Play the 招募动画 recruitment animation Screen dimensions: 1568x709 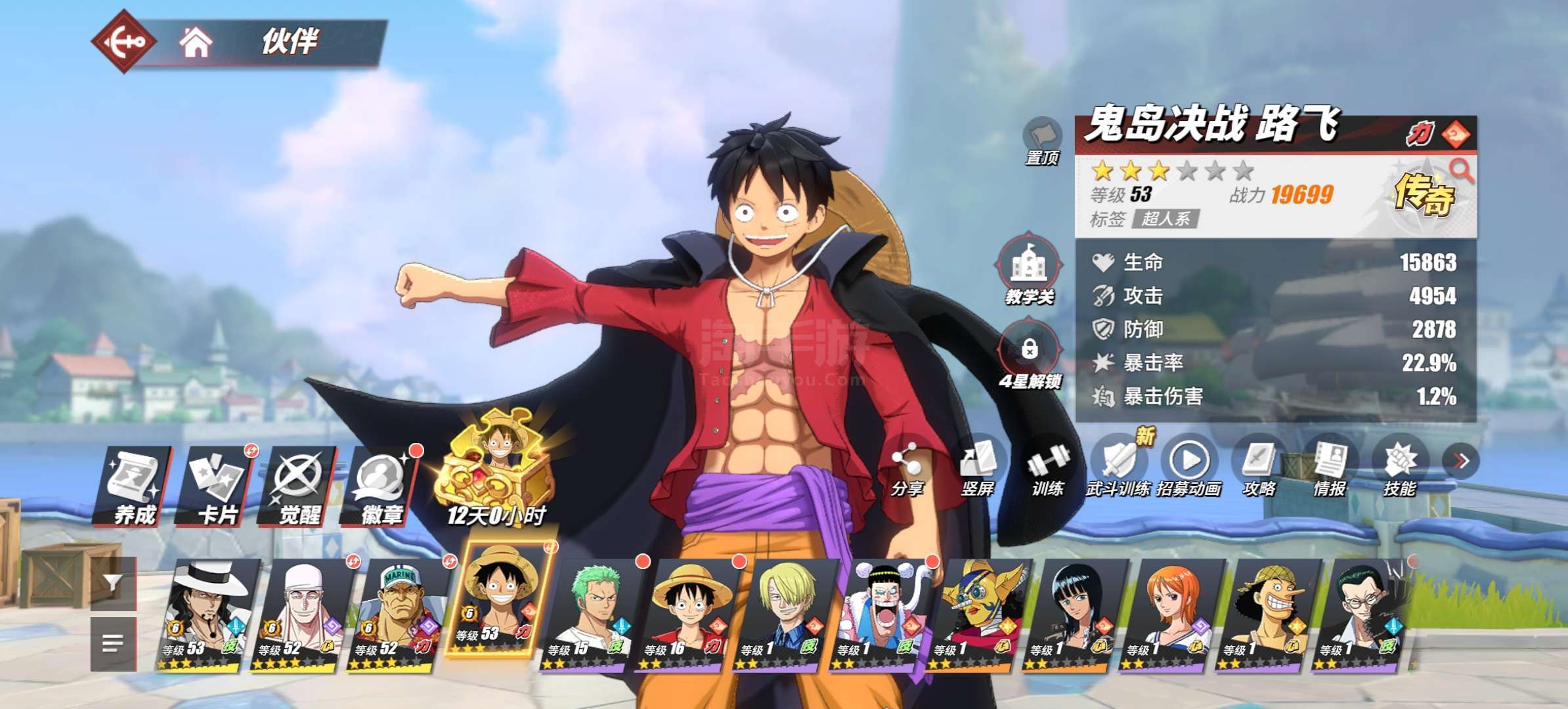[1189, 467]
